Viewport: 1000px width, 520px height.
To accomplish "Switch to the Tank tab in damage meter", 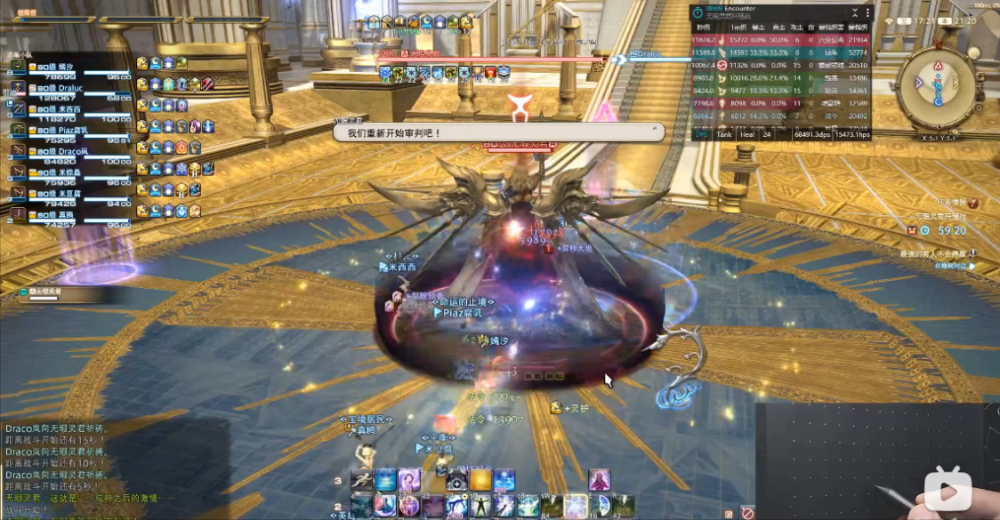I will (727, 133).
